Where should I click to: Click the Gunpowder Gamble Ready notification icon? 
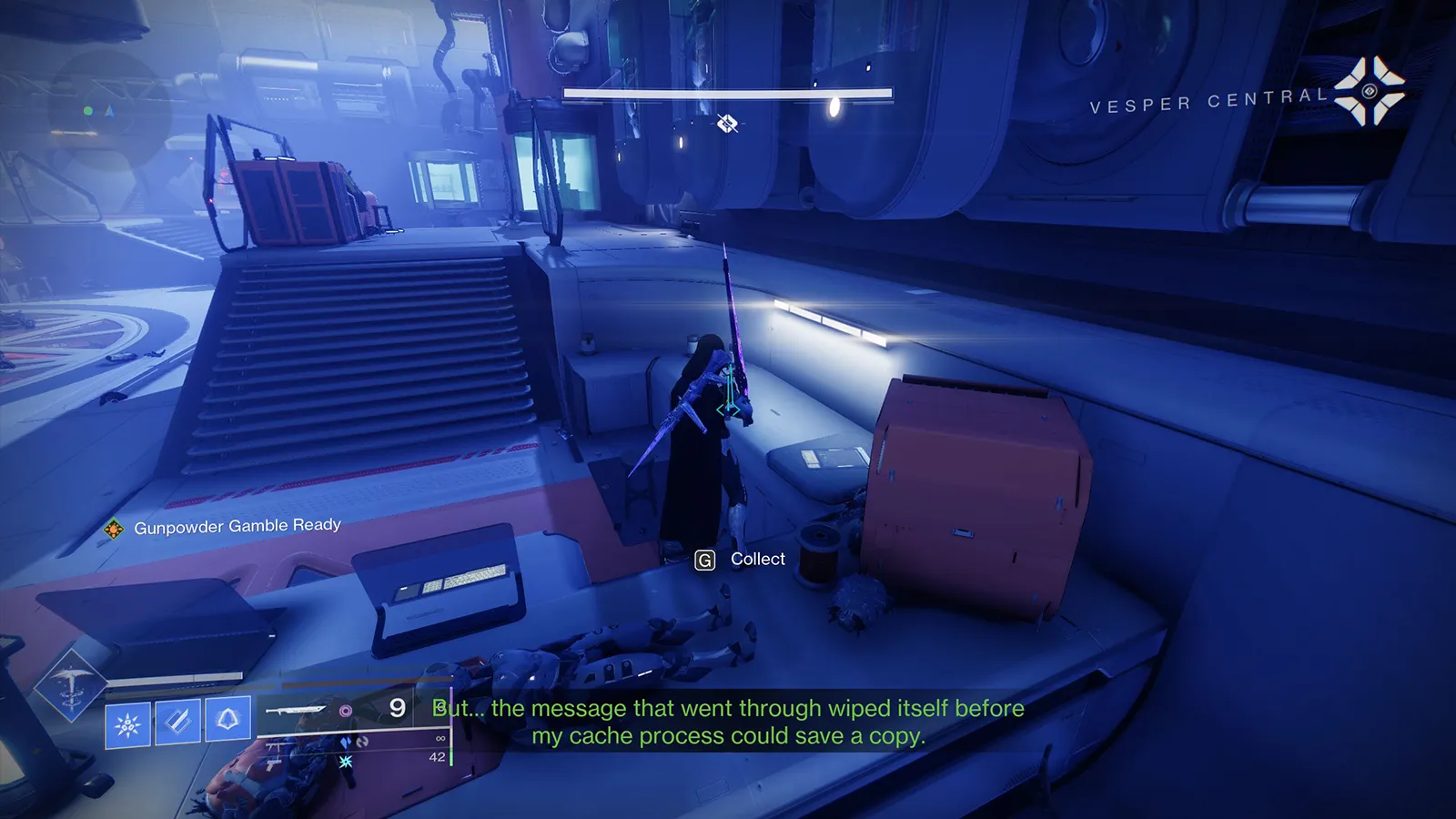[x=114, y=529]
